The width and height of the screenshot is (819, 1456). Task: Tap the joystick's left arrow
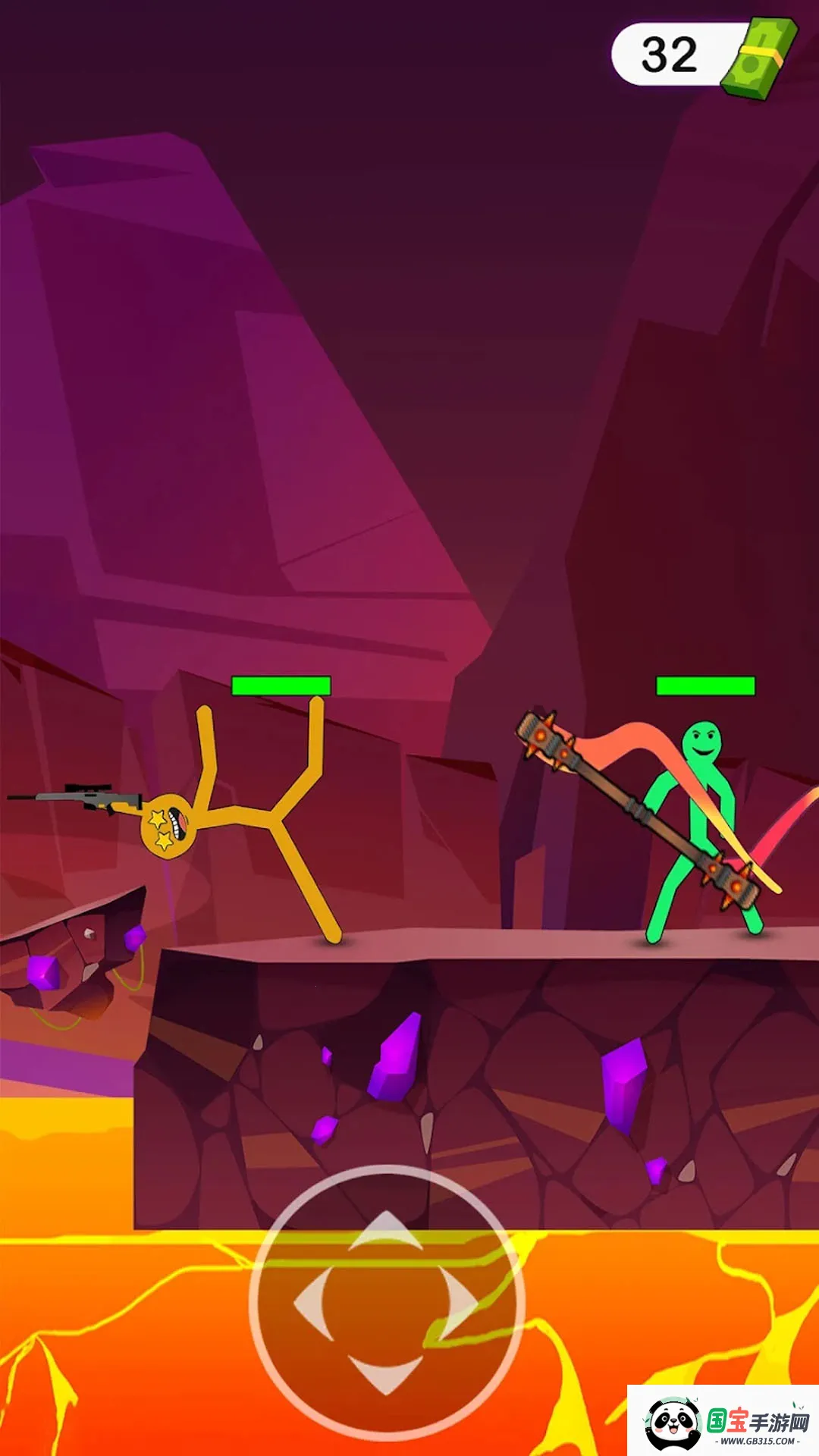point(312,1302)
